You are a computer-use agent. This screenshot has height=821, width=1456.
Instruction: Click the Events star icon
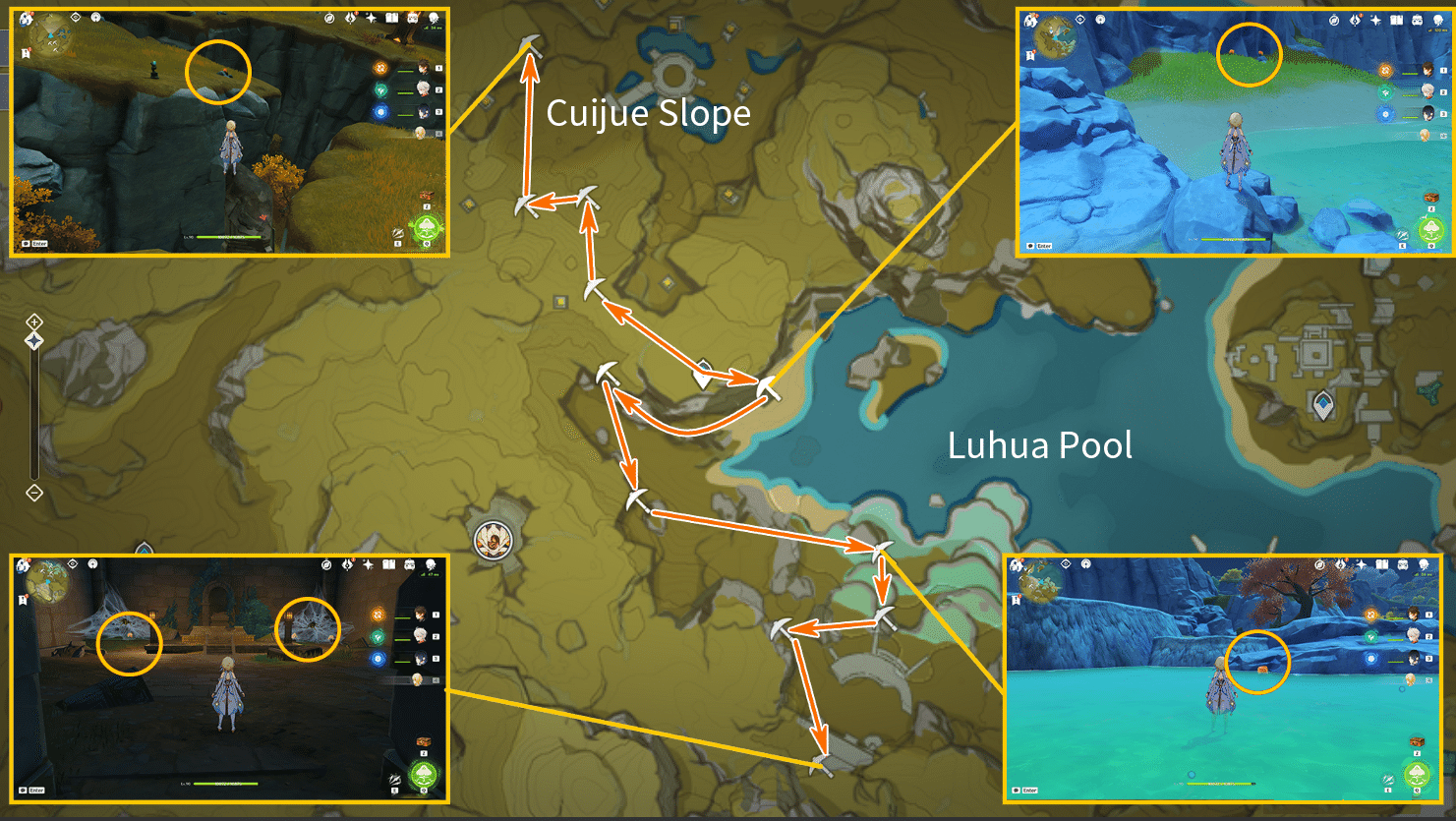(371, 18)
